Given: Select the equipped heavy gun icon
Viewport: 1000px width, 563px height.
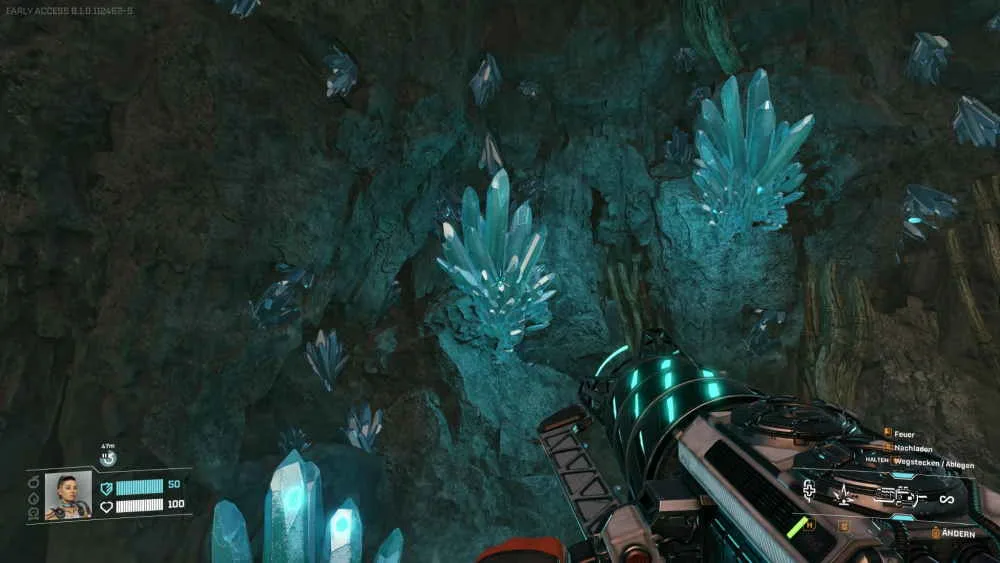Looking at the screenshot, I should [x=897, y=496].
